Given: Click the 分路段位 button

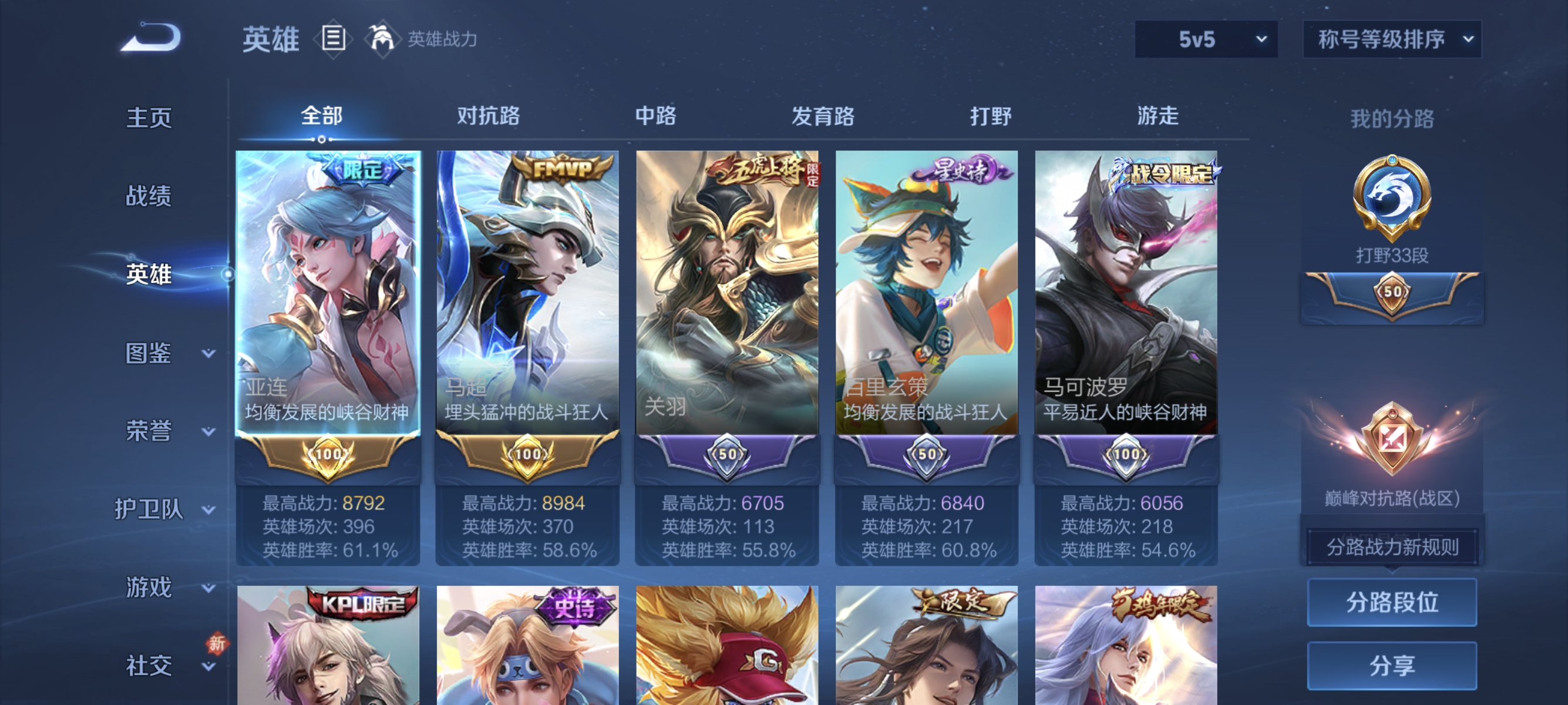Looking at the screenshot, I should point(1392,604).
